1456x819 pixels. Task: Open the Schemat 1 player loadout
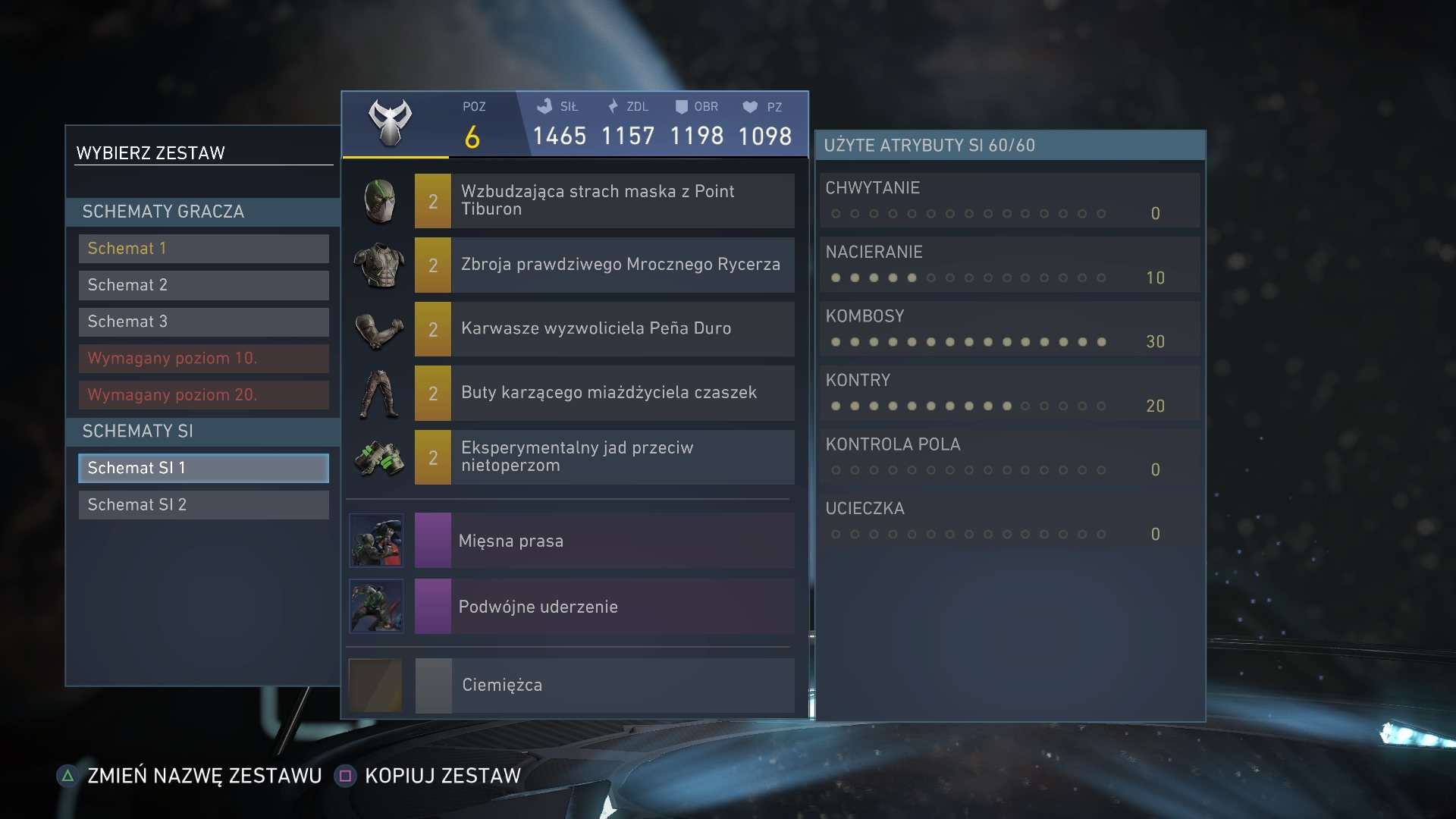pos(202,248)
